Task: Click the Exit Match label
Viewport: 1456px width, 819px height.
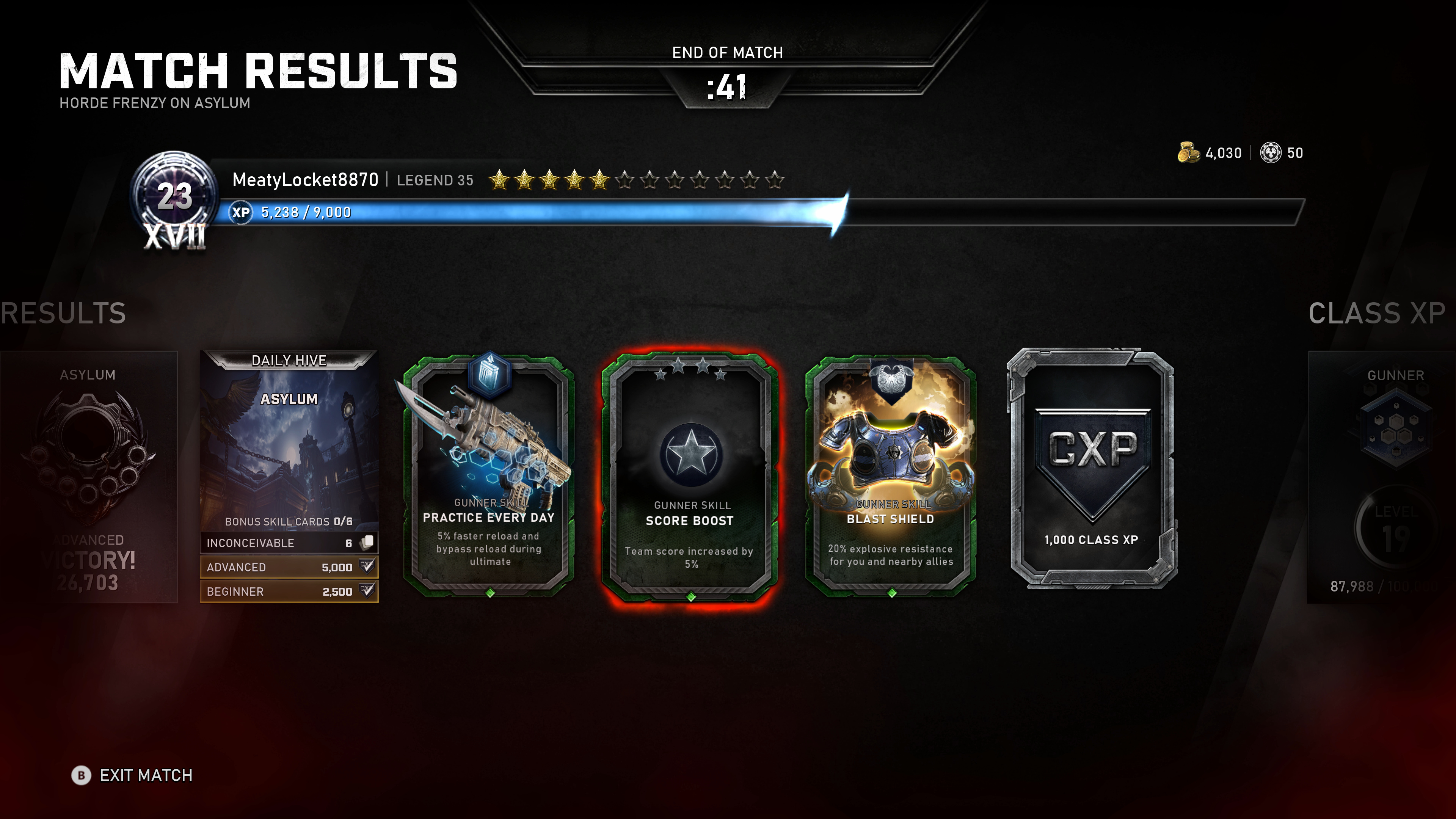Action: (x=146, y=775)
